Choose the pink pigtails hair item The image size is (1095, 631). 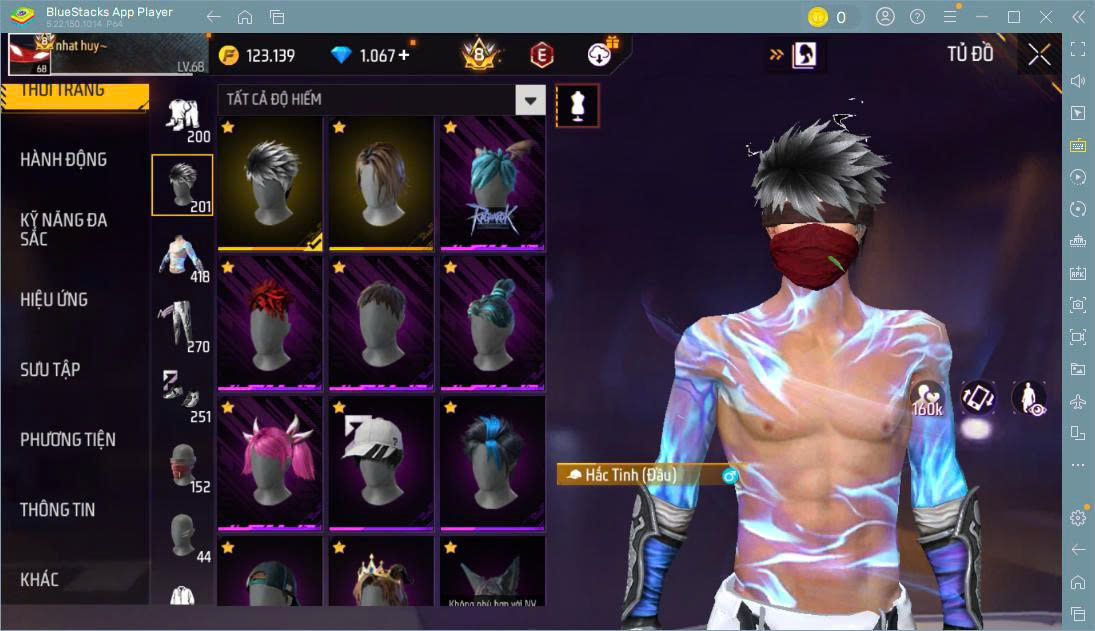(x=270, y=462)
